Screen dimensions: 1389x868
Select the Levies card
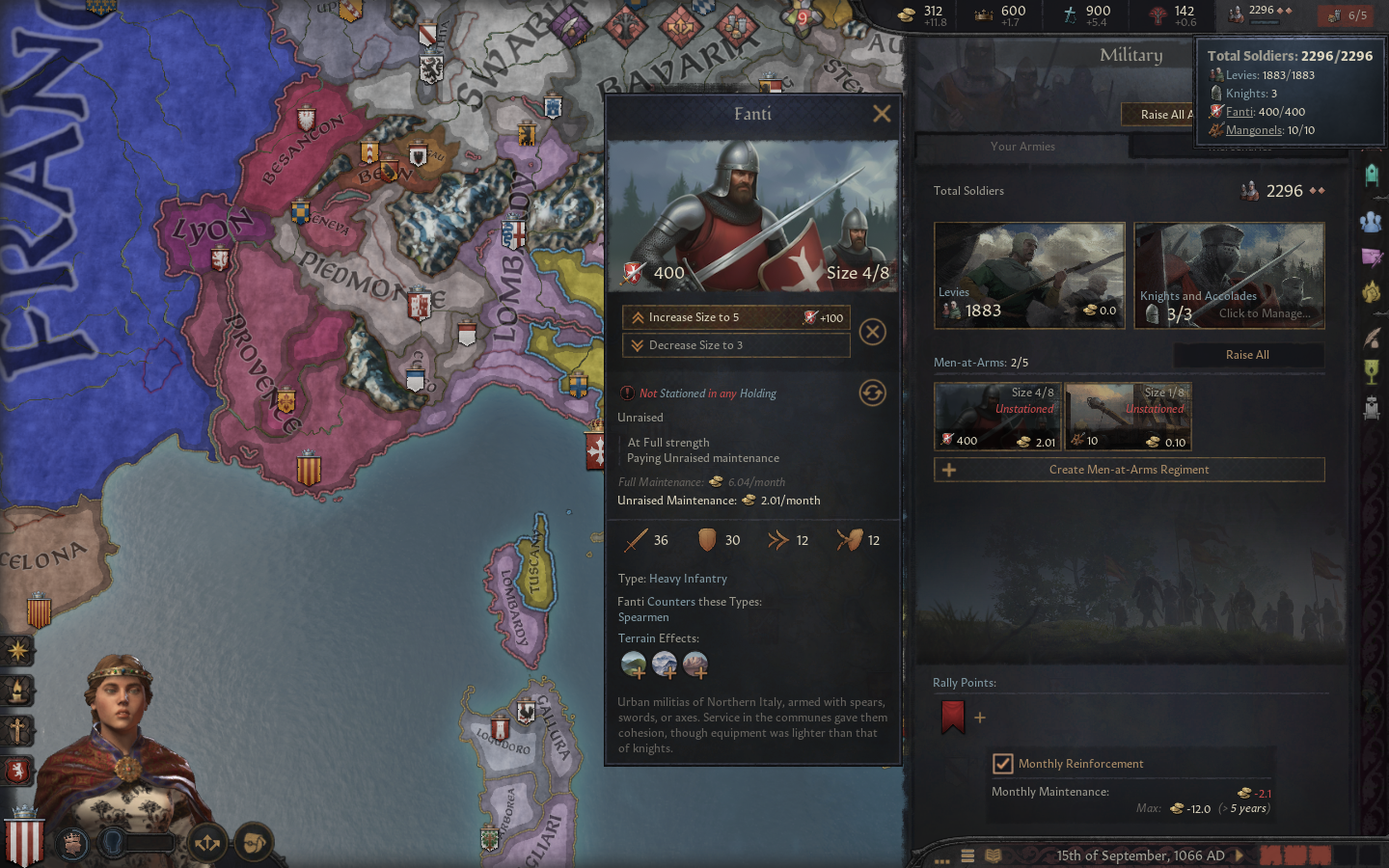pos(1029,276)
